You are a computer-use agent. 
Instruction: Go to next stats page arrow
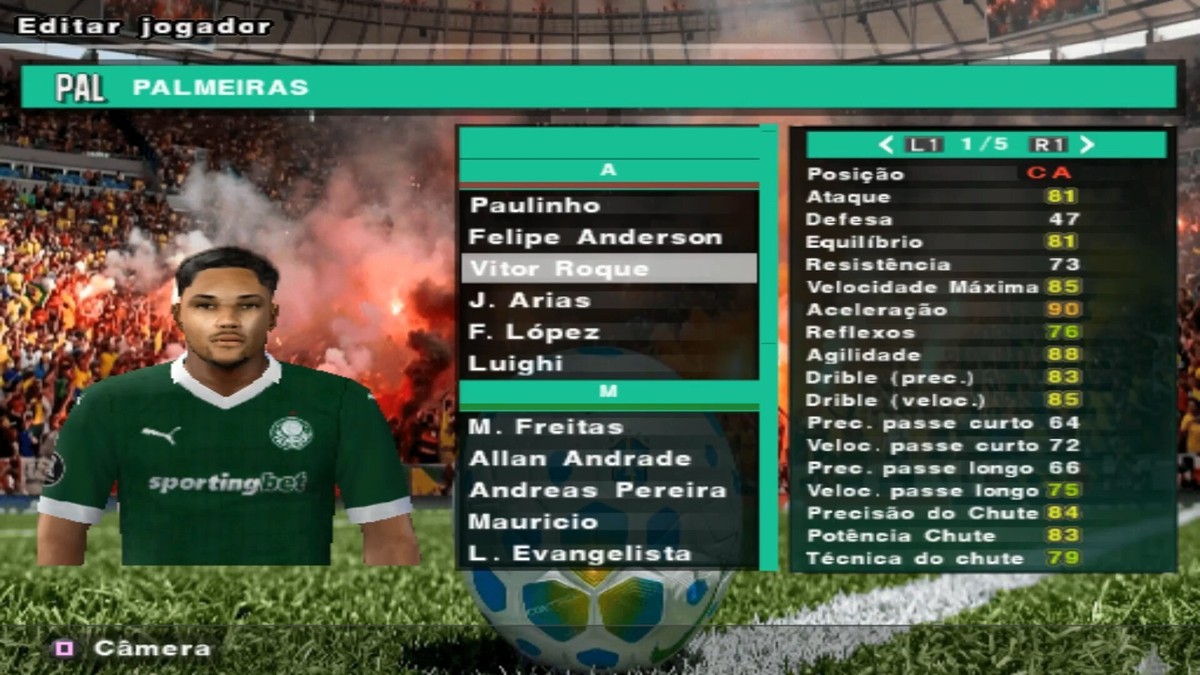1088,145
